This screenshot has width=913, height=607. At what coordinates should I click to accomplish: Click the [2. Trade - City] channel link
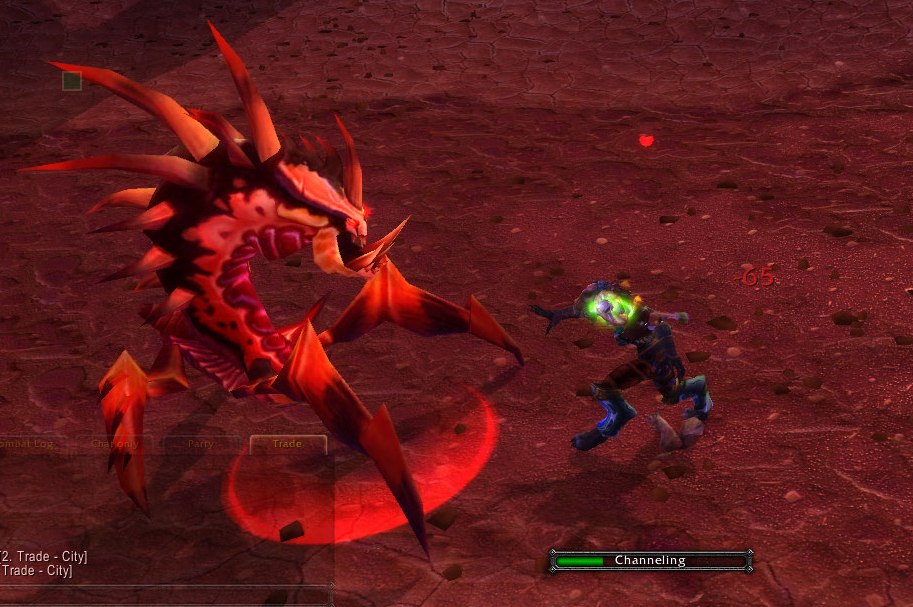43,556
